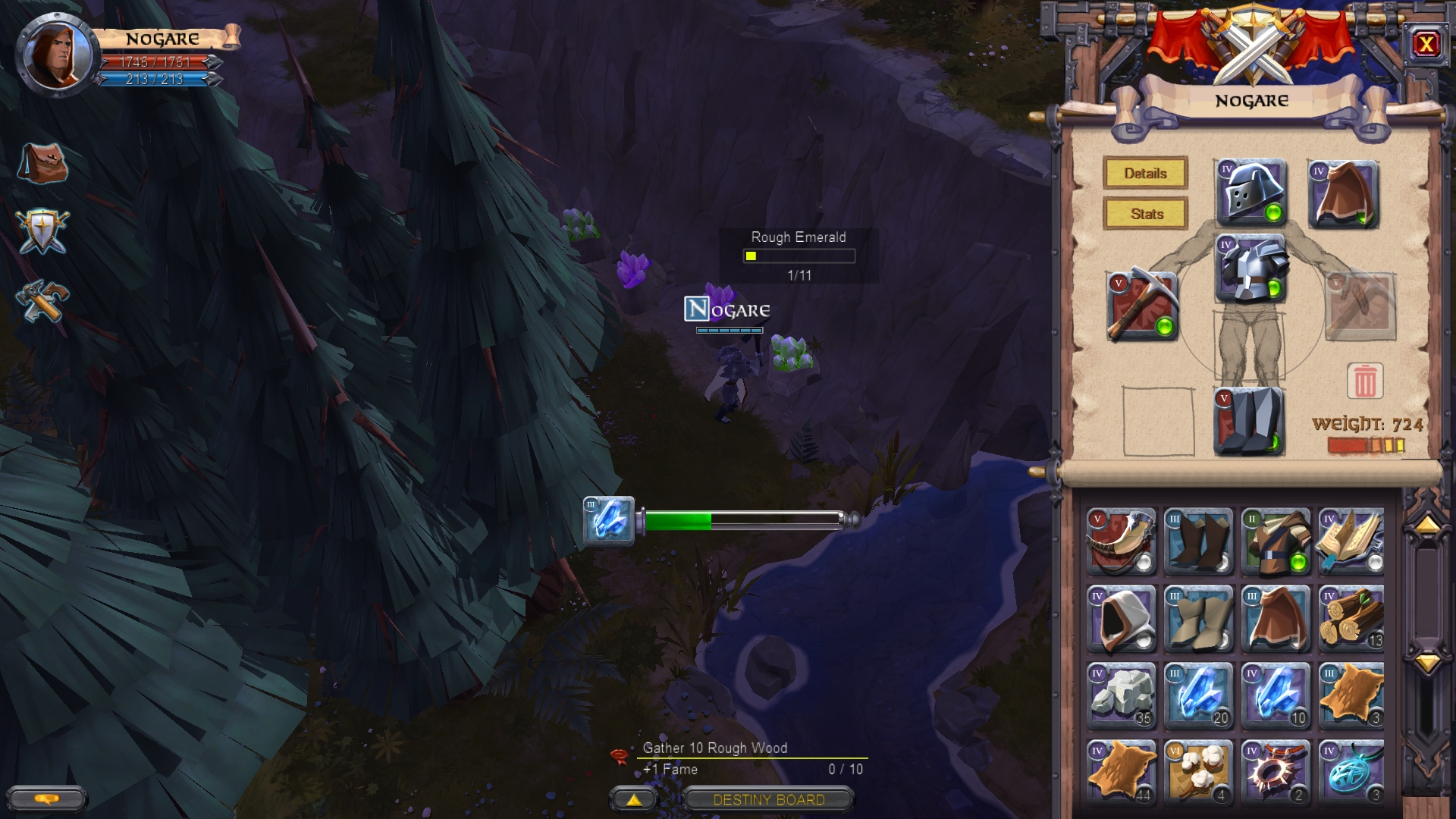Click the cotton stack in inventory
Screen dimensions: 1456x819
pyautogui.click(x=1197, y=773)
